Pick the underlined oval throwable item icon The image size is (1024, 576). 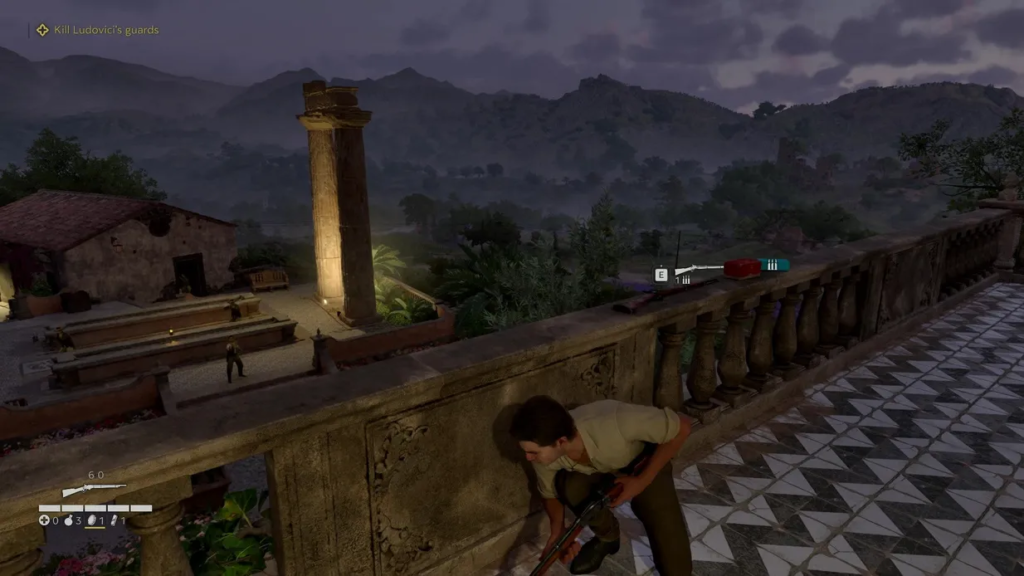click(x=91, y=520)
